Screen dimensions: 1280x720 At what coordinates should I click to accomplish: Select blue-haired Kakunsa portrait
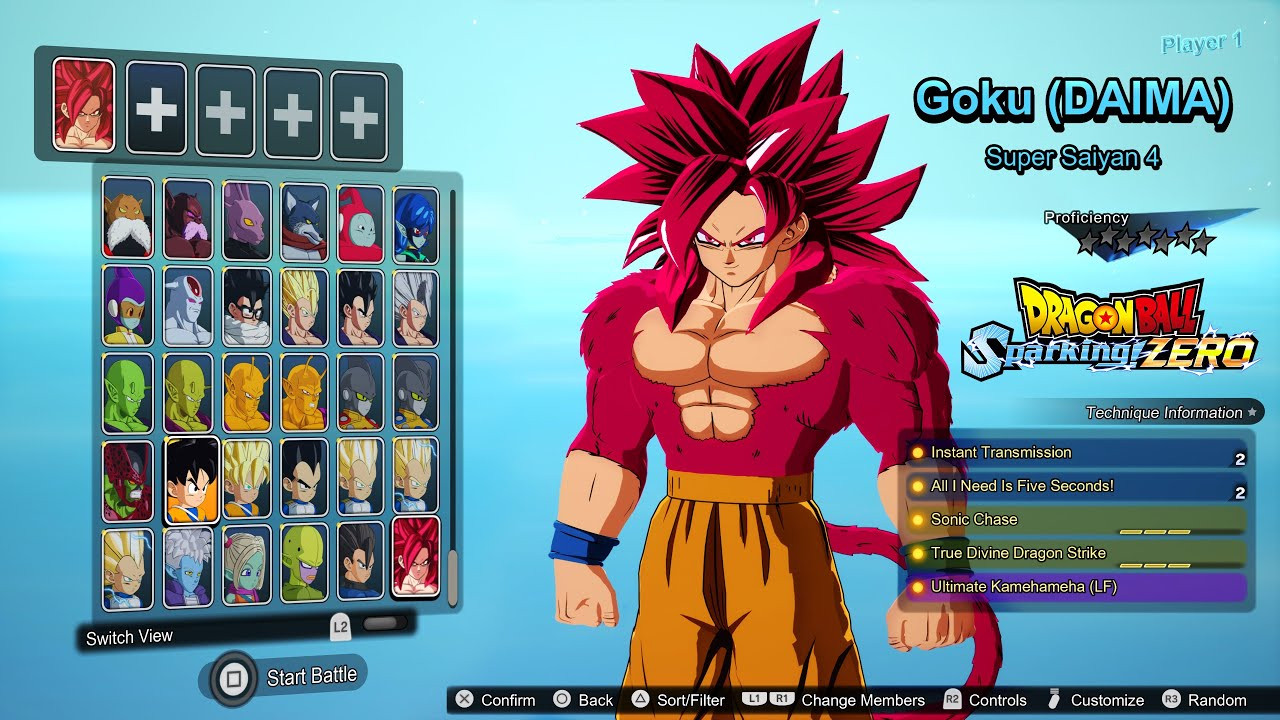click(415, 224)
